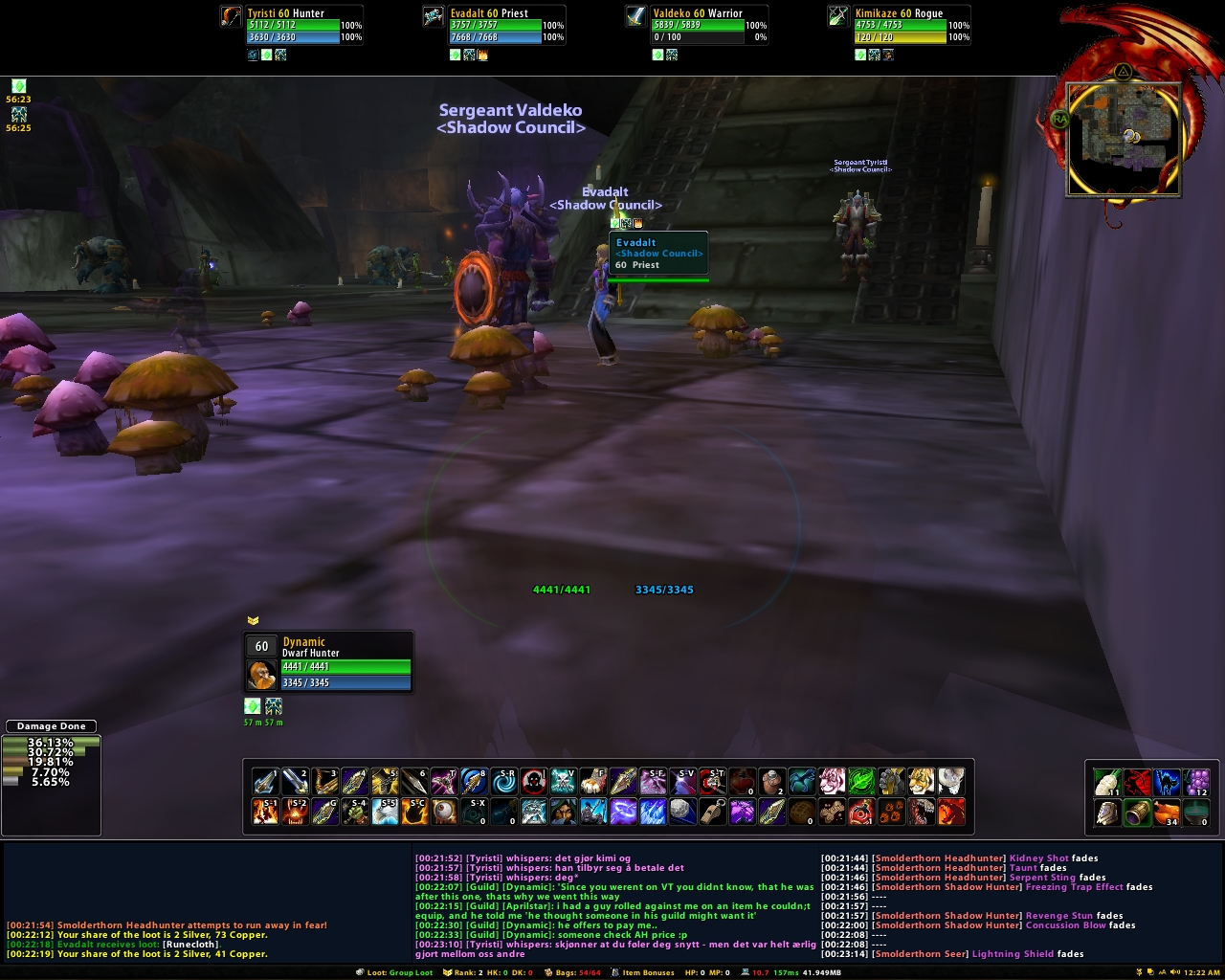The width and height of the screenshot is (1225, 980).
Task: Open the guild chat log panel
Action: 614,905
